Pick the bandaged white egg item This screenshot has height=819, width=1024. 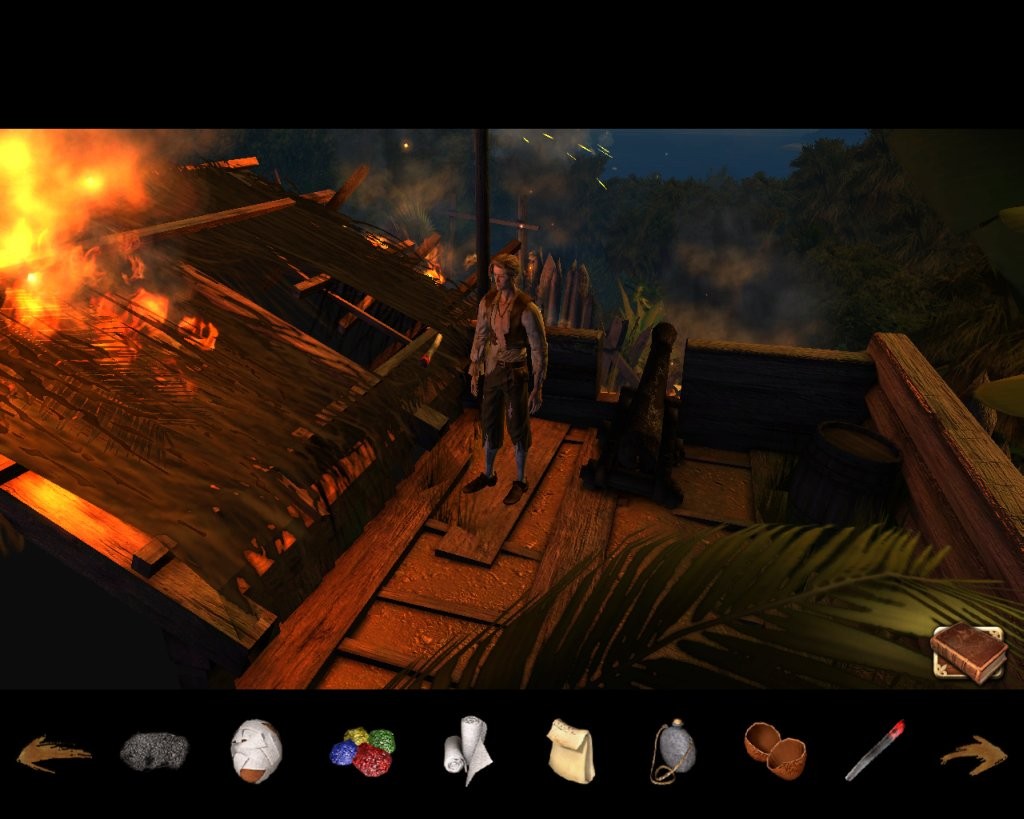click(256, 751)
